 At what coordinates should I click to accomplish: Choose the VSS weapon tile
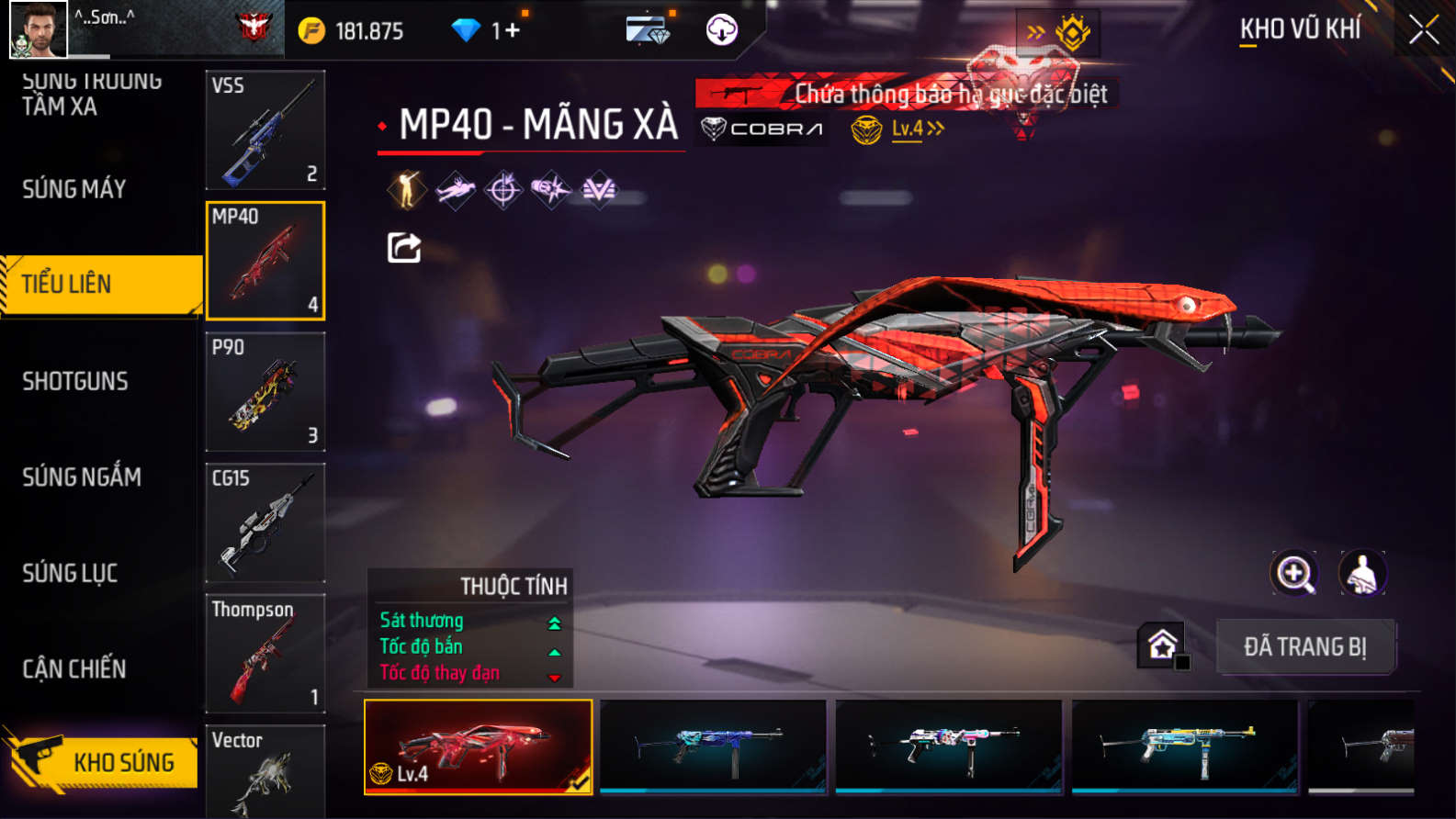point(265,129)
